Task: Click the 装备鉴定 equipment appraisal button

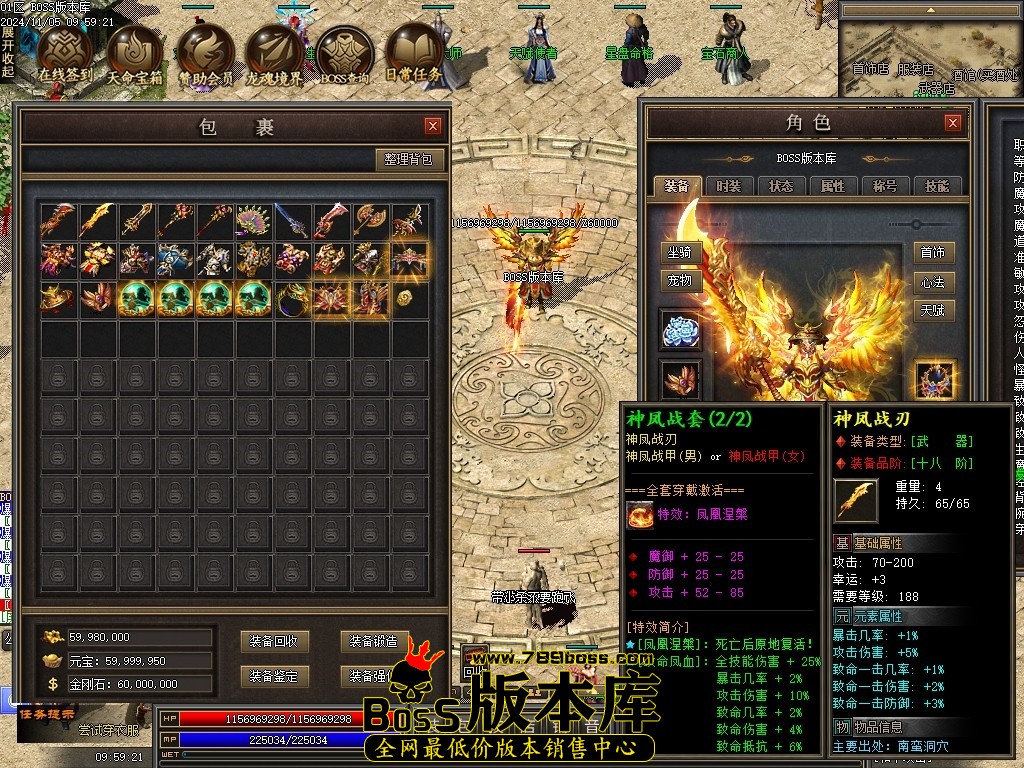Action: click(275, 677)
